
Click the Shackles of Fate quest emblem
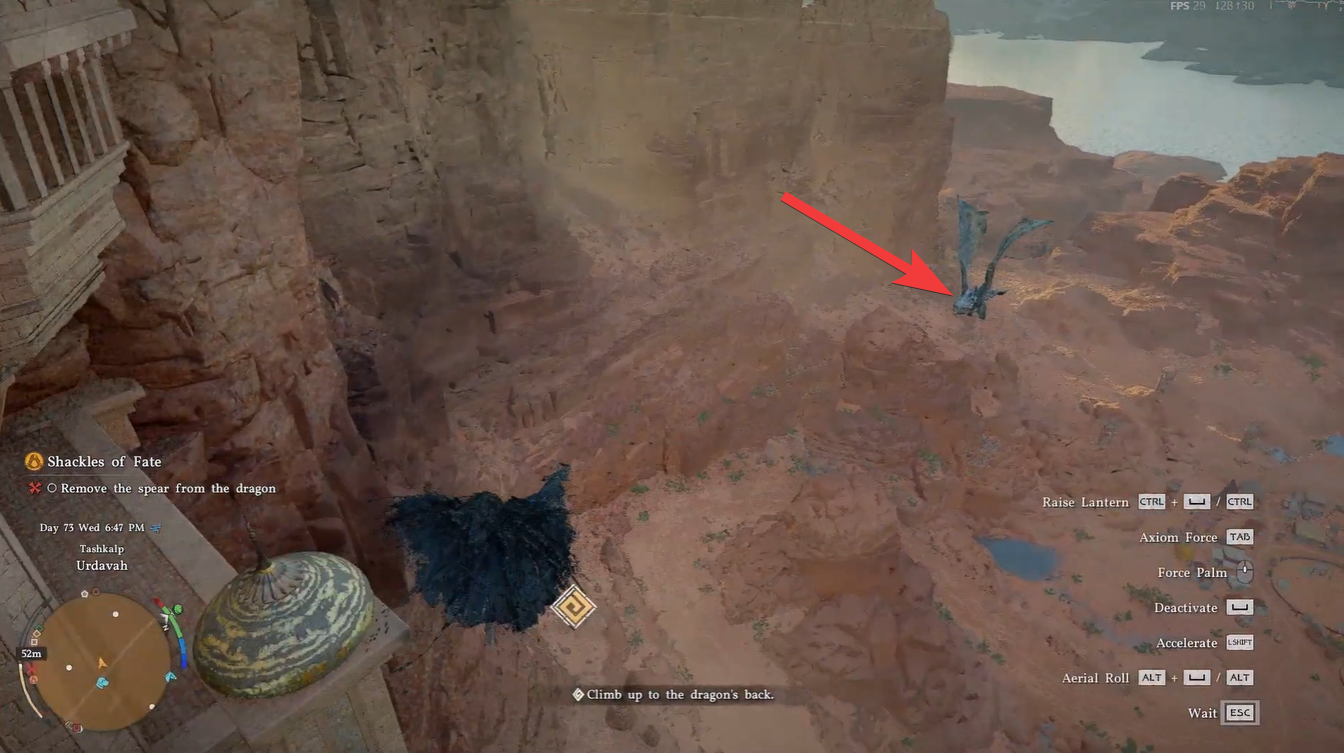tap(34, 461)
